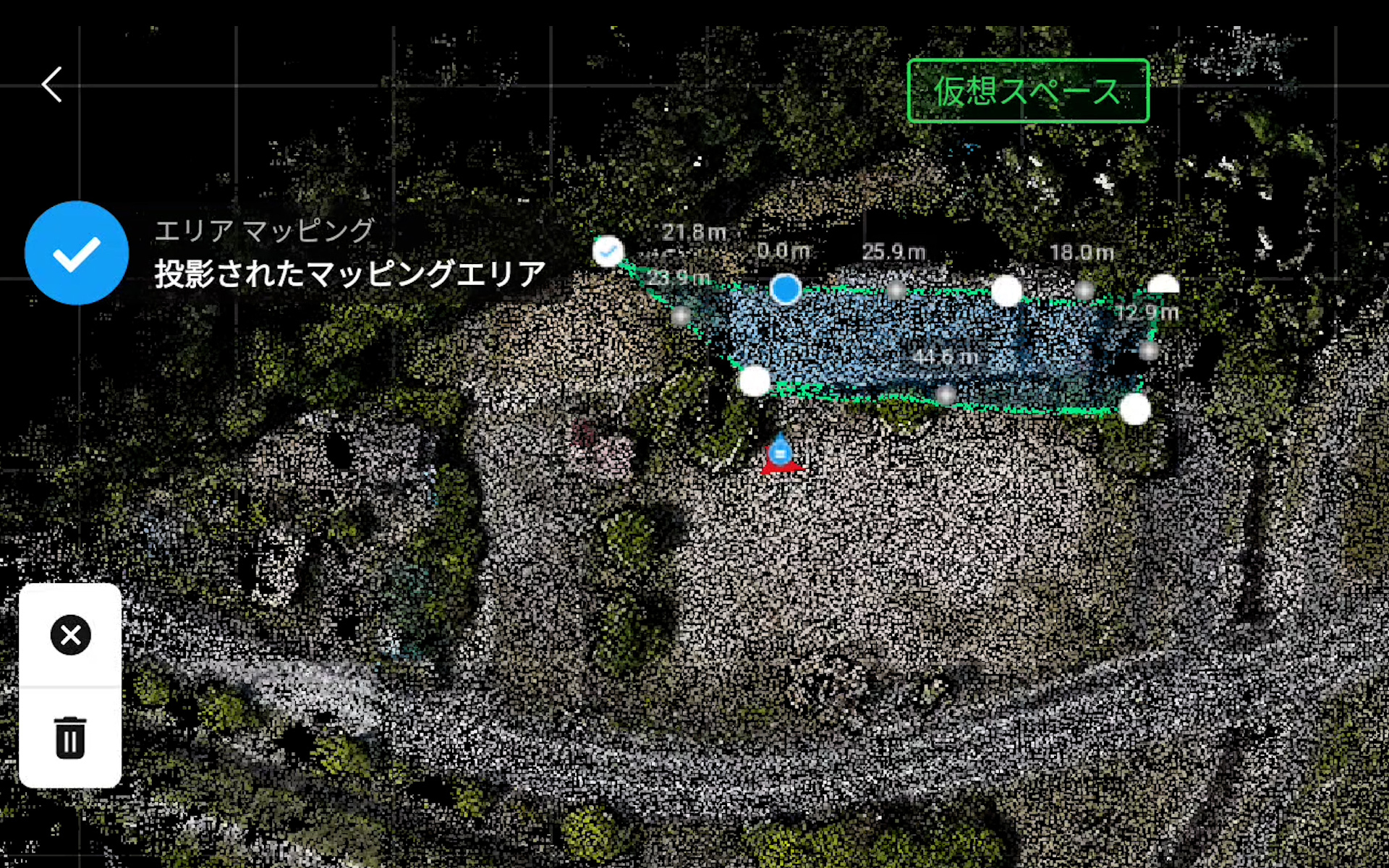Select the white vertex near the 18.0m edge
This screenshot has height=868, width=1389.
[1007, 291]
